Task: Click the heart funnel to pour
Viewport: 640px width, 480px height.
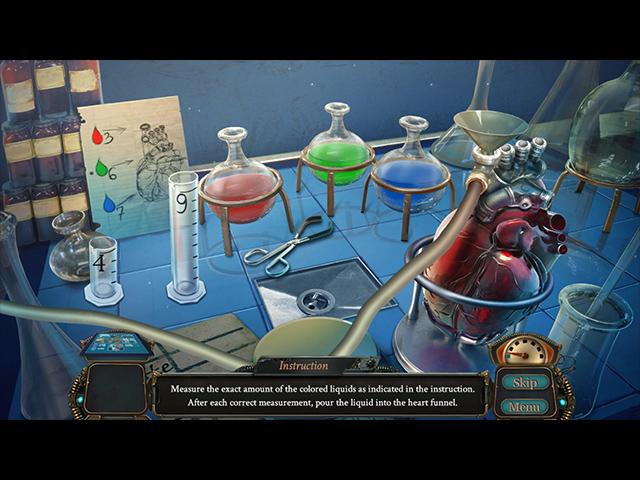Action: (x=489, y=130)
